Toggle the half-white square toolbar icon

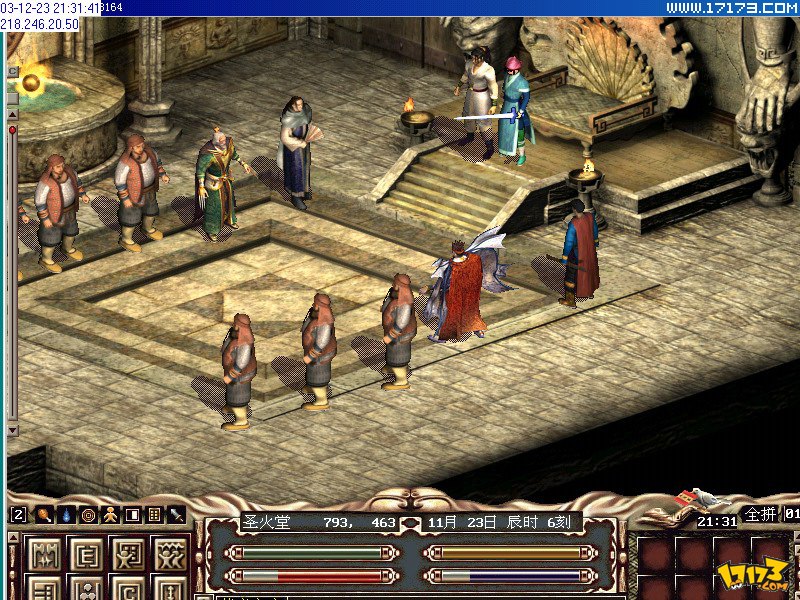click(x=132, y=515)
